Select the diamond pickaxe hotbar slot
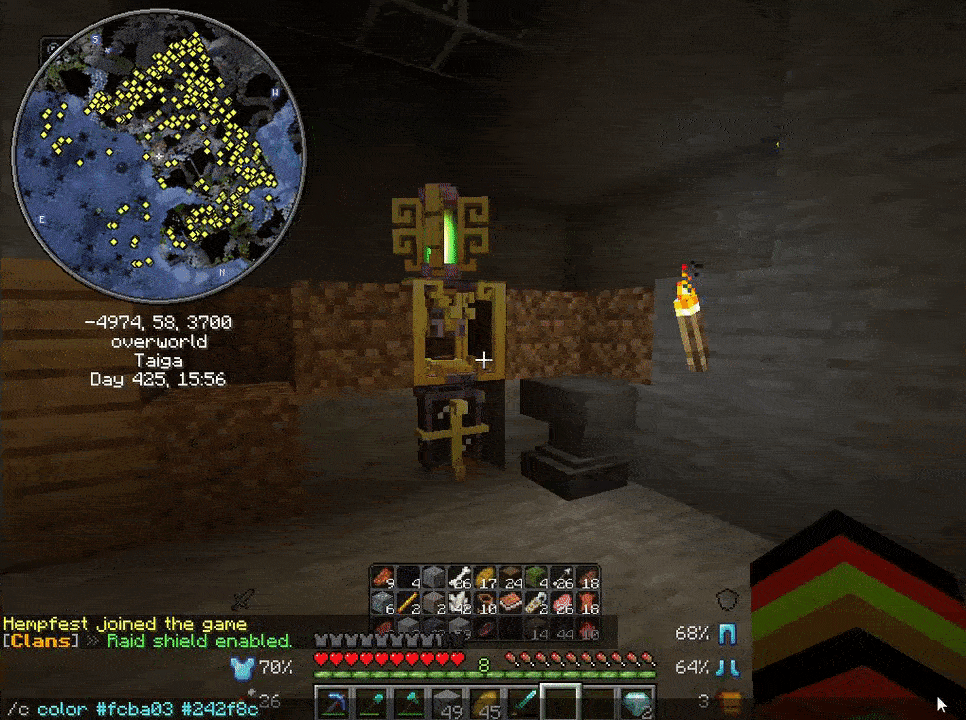 [333, 704]
